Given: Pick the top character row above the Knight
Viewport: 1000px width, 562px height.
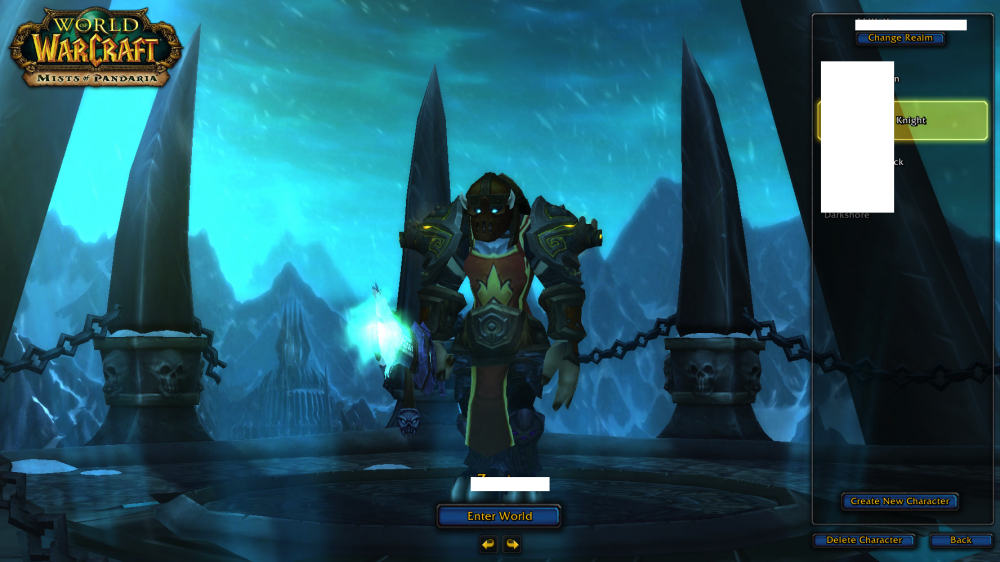Looking at the screenshot, I should [x=903, y=79].
